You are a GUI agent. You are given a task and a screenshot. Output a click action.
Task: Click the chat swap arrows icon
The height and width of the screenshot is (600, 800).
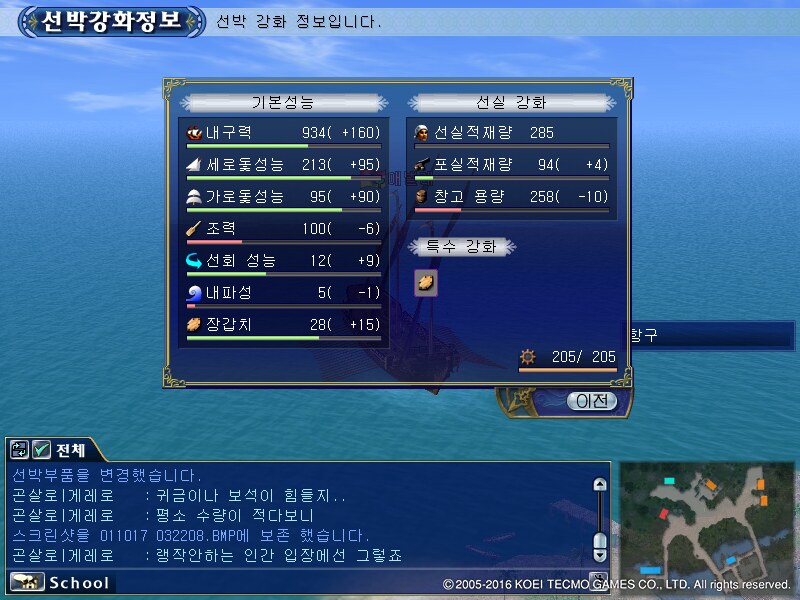click(x=20, y=450)
